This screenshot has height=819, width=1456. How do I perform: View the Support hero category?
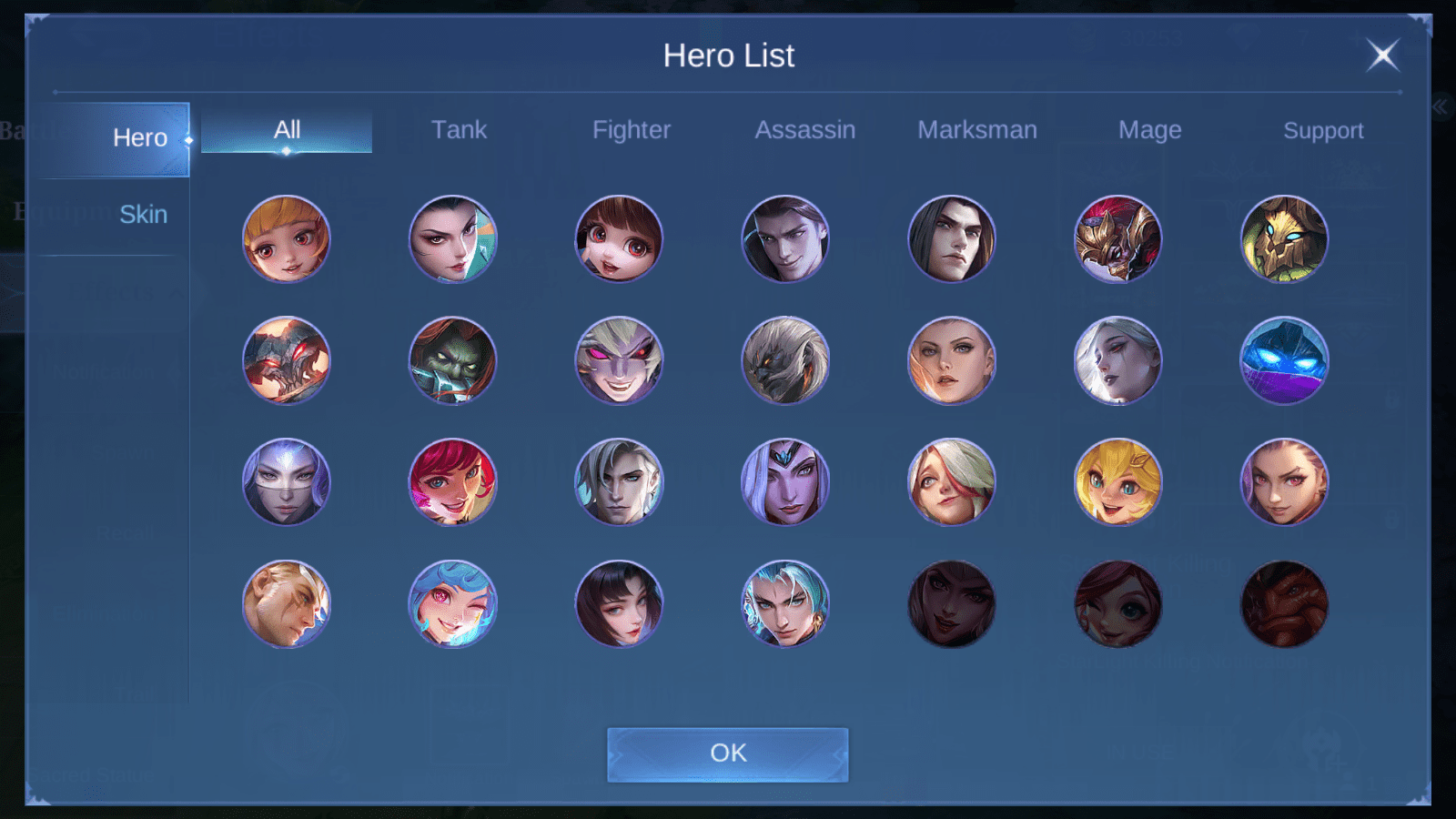pos(1323,130)
